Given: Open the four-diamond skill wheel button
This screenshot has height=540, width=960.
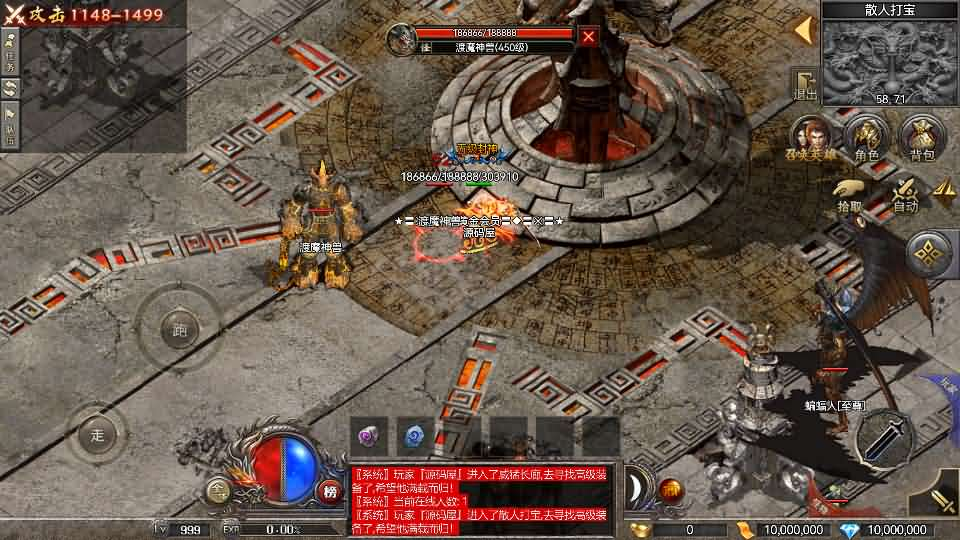Looking at the screenshot, I should [931, 255].
